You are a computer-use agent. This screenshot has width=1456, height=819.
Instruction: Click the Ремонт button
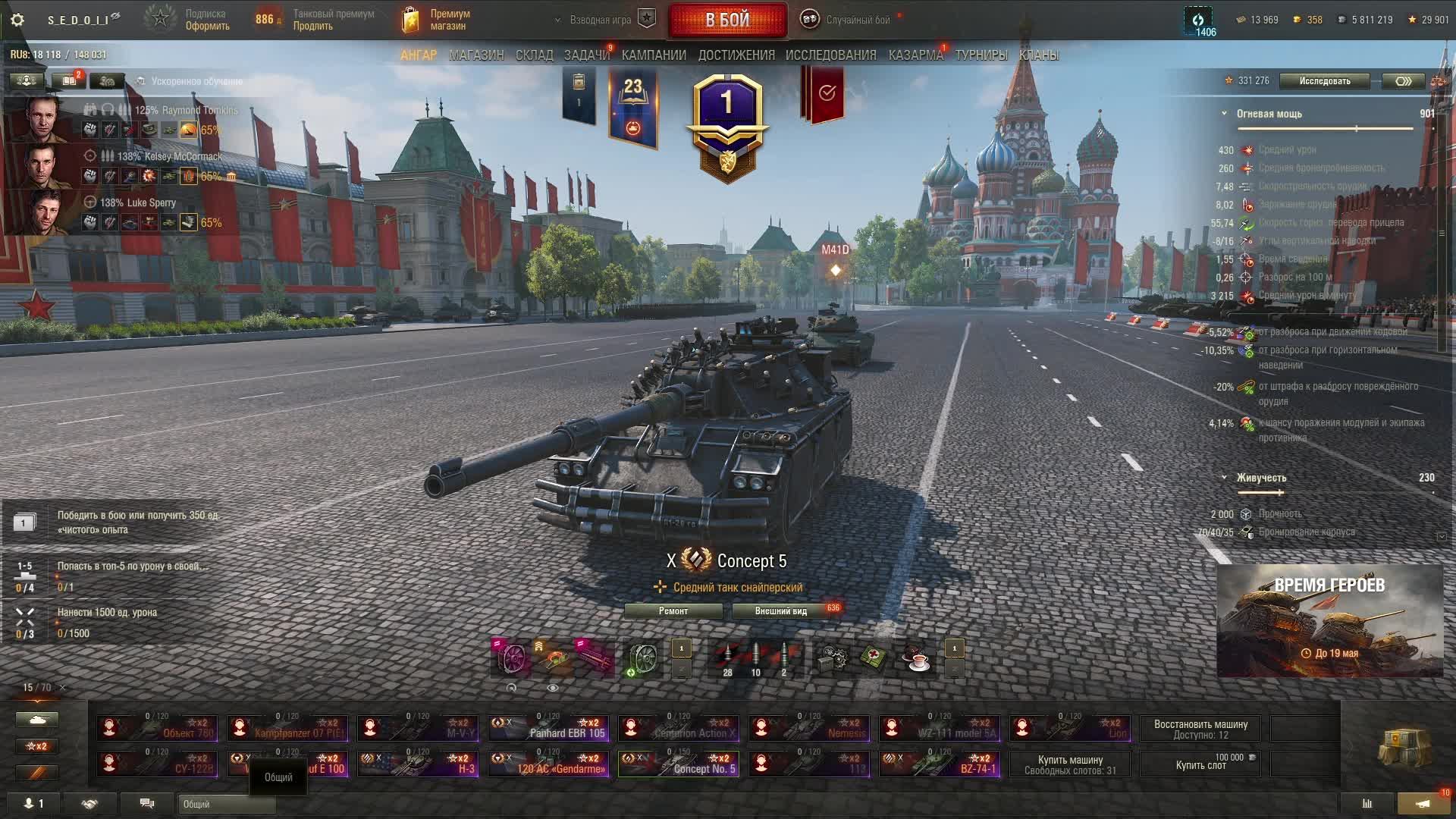tap(673, 611)
